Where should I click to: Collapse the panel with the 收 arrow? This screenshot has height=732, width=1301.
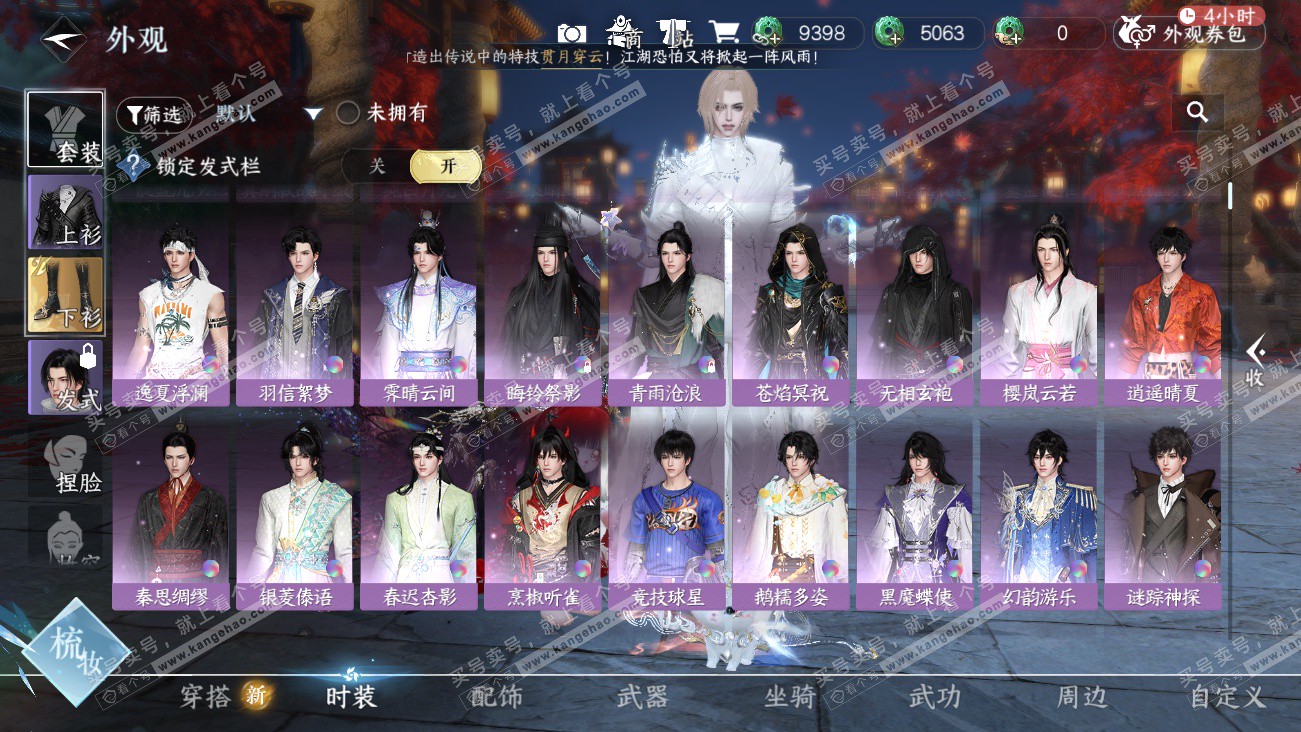(x=1255, y=361)
